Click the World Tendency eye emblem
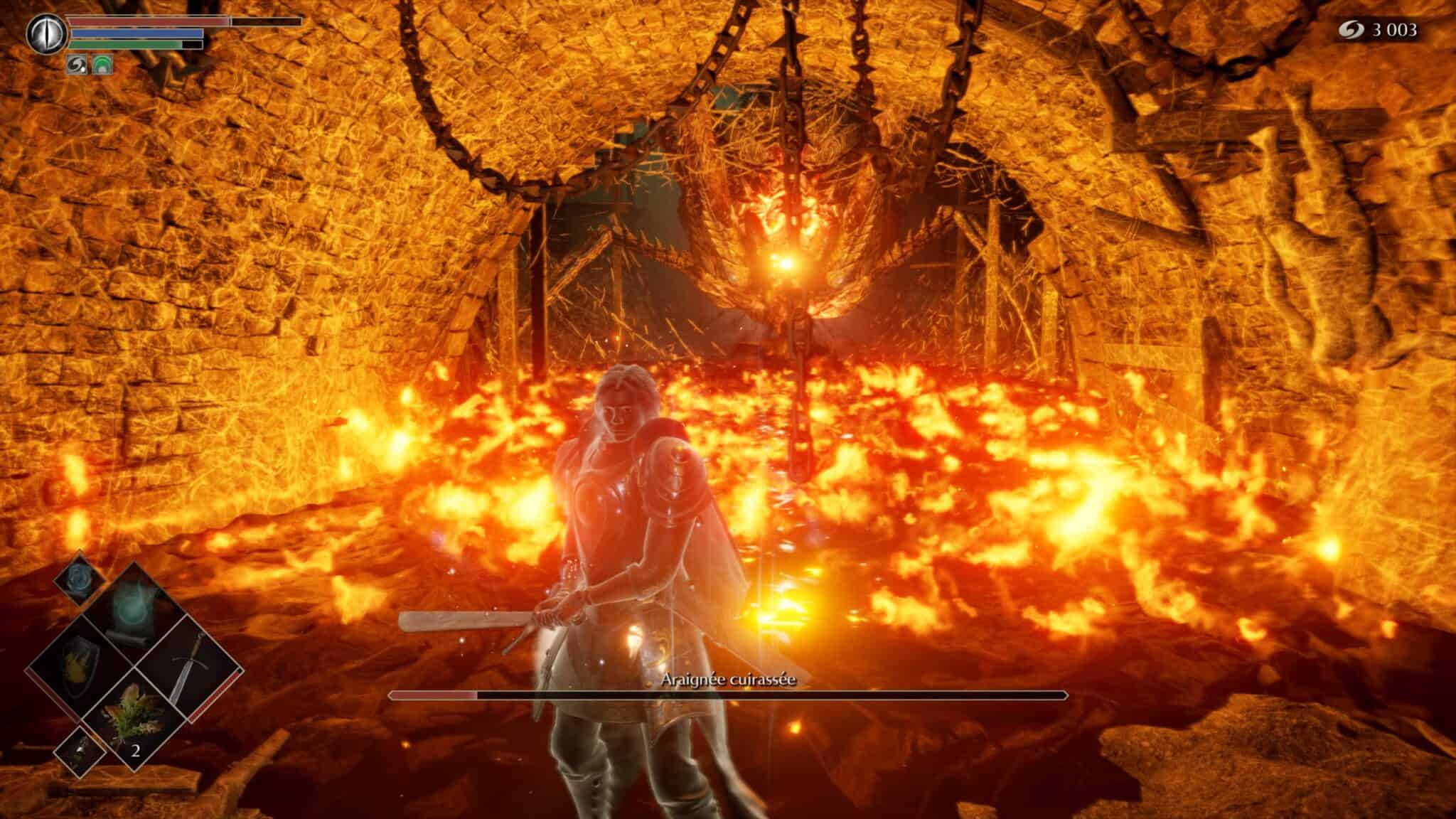The height and width of the screenshot is (819, 1456). (47, 33)
